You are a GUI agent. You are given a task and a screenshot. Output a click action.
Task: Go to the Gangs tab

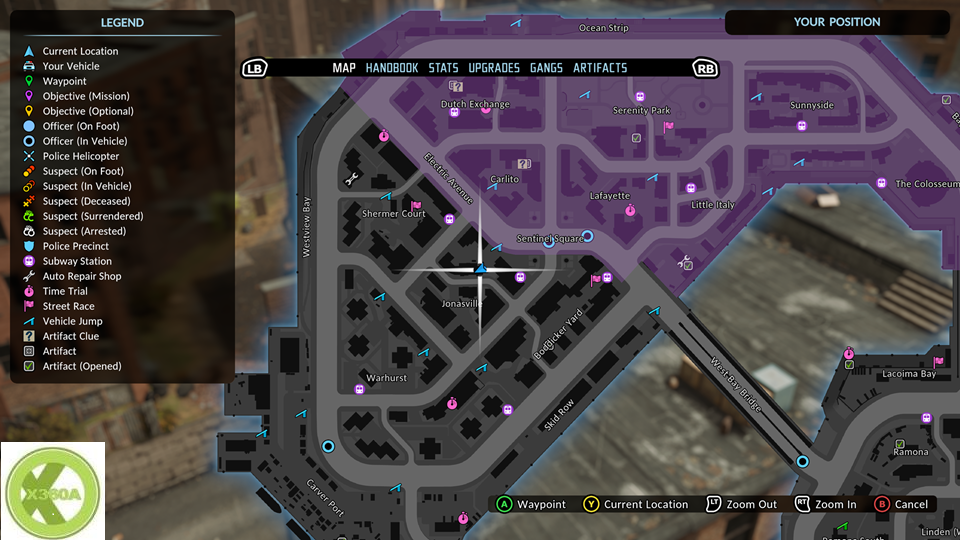(546, 68)
